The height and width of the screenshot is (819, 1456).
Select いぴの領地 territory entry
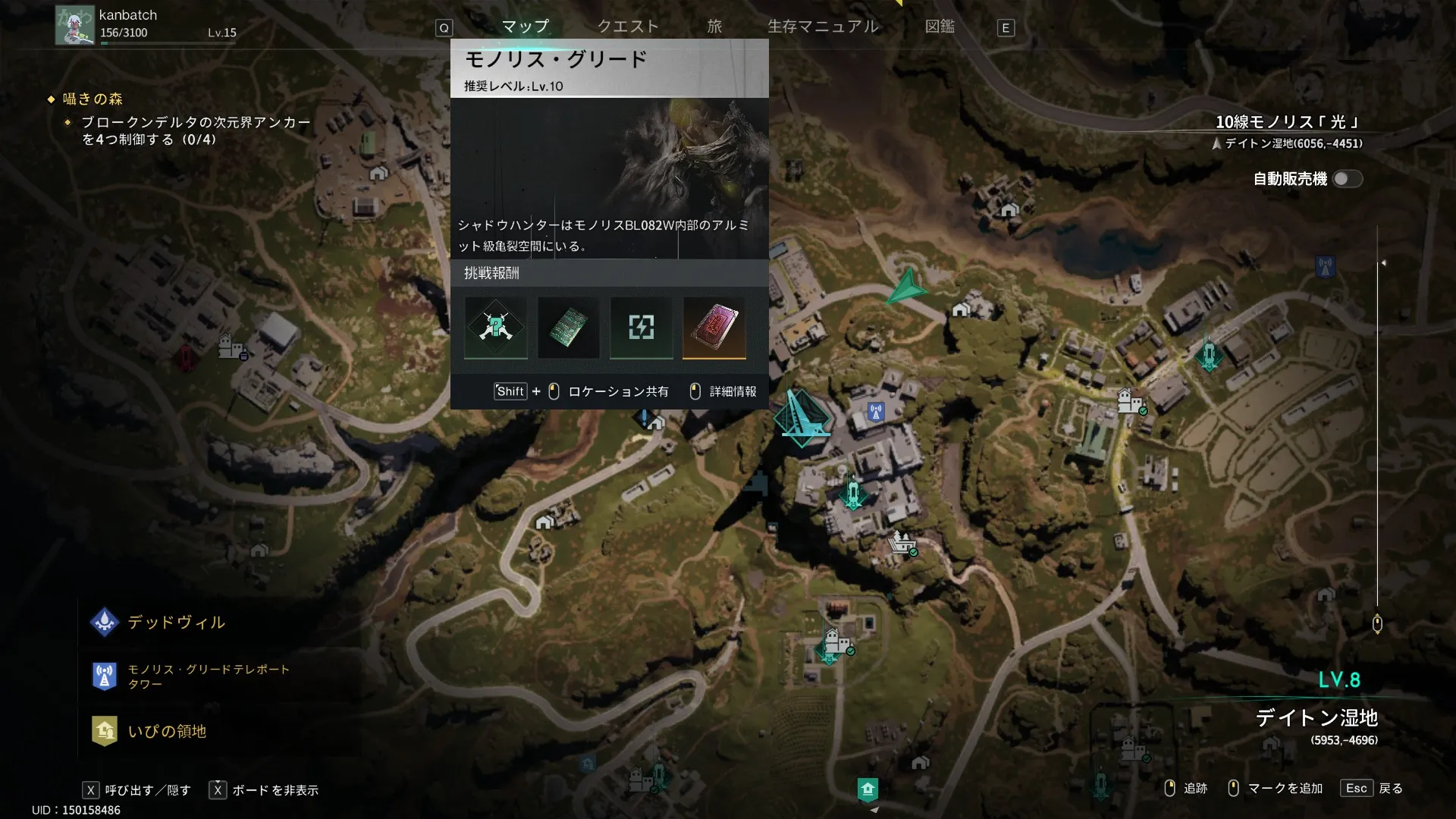(167, 731)
